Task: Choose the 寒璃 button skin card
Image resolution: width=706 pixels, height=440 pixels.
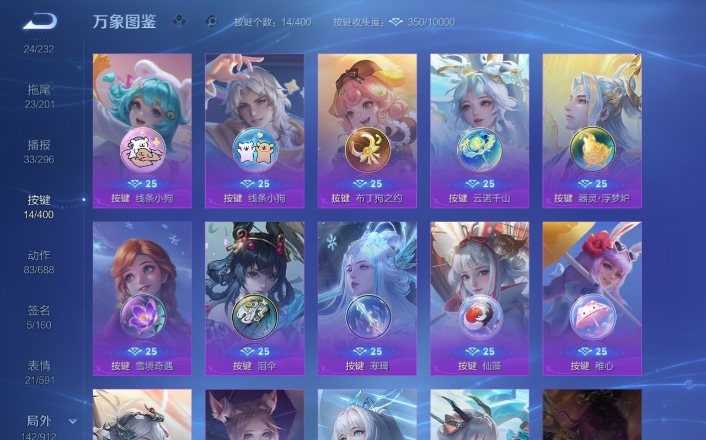Action: tap(367, 298)
